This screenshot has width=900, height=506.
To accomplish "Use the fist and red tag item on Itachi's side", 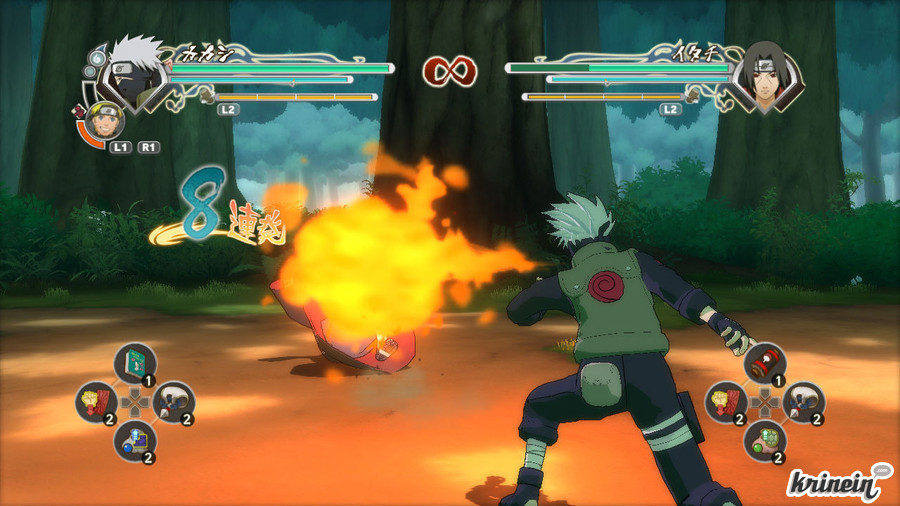I will coord(726,401).
